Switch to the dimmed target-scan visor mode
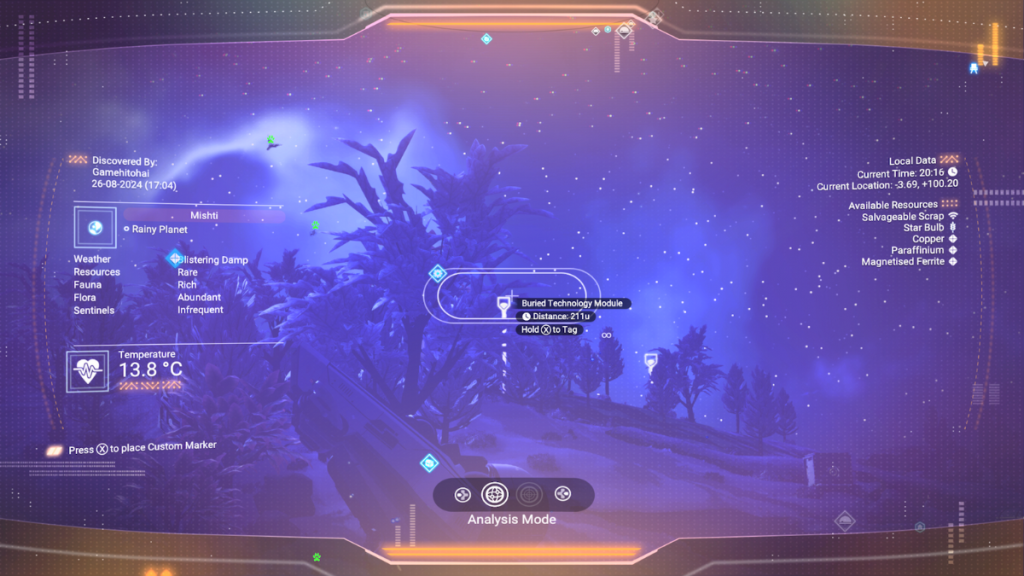This screenshot has height=576, width=1024. pos(529,494)
